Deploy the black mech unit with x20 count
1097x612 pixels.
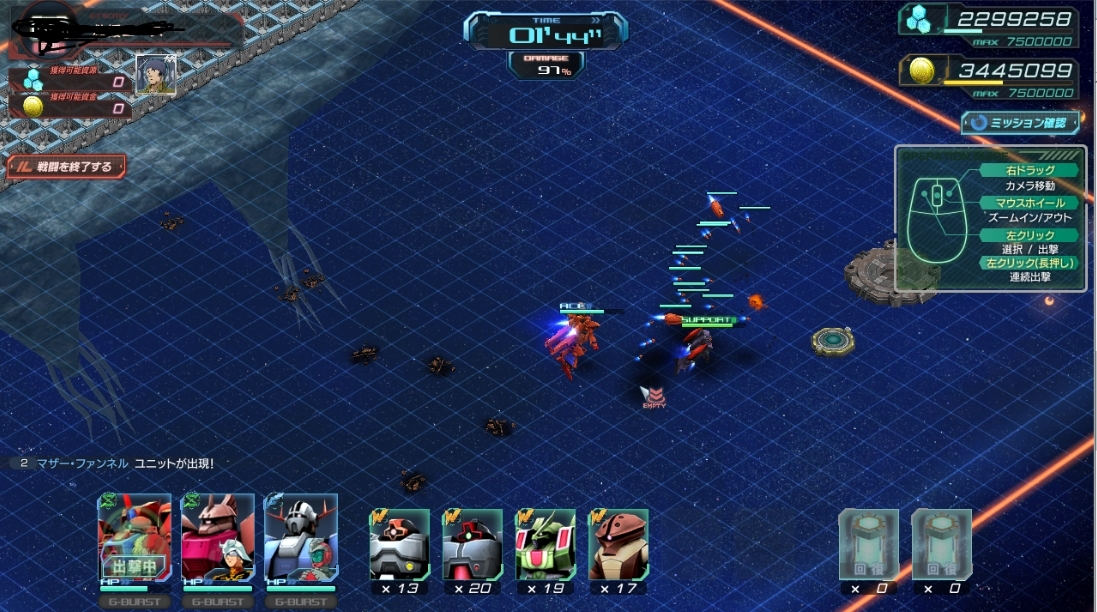click(x=472, y=544)
